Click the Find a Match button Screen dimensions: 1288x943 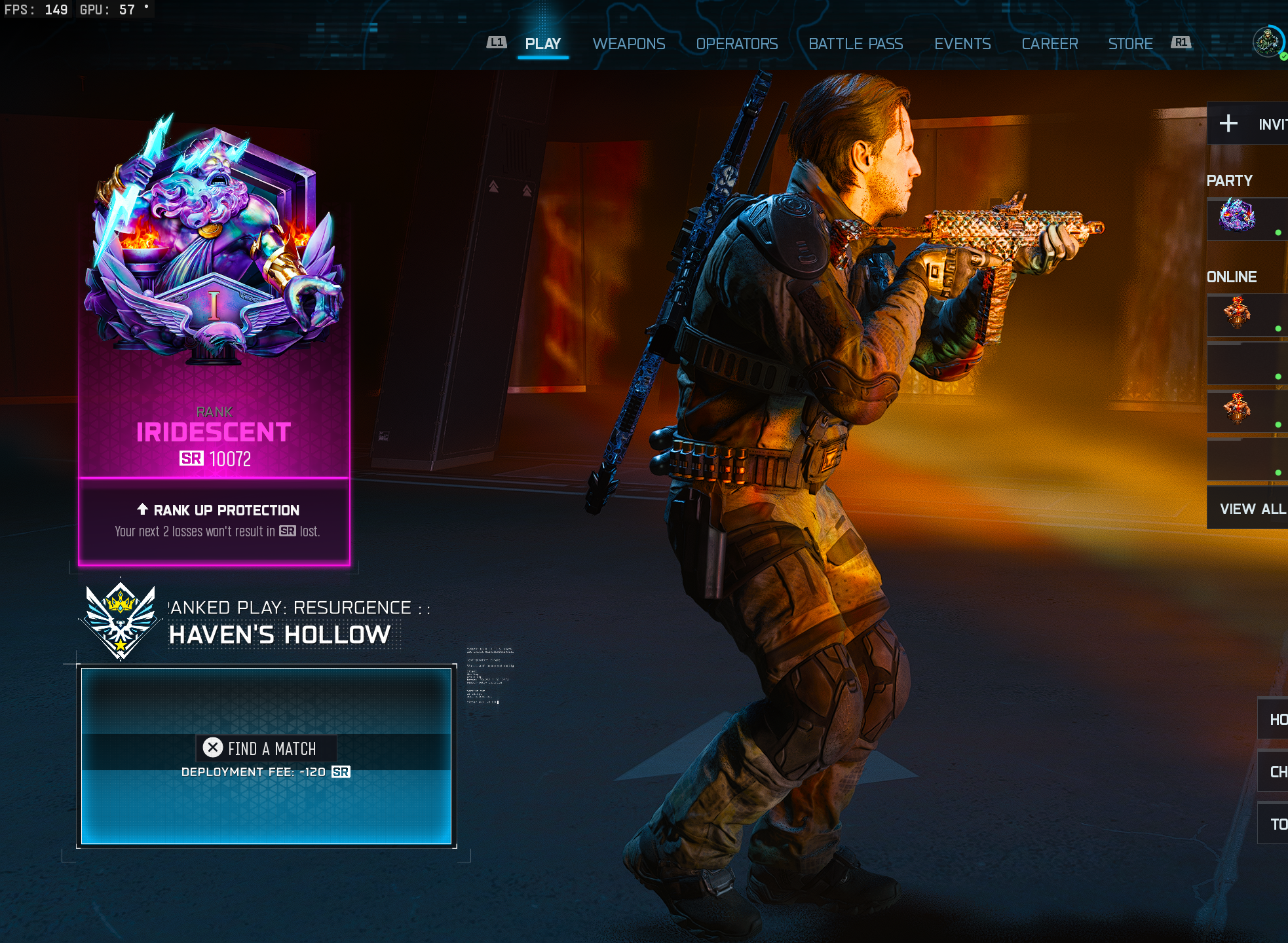coord(266,749)
